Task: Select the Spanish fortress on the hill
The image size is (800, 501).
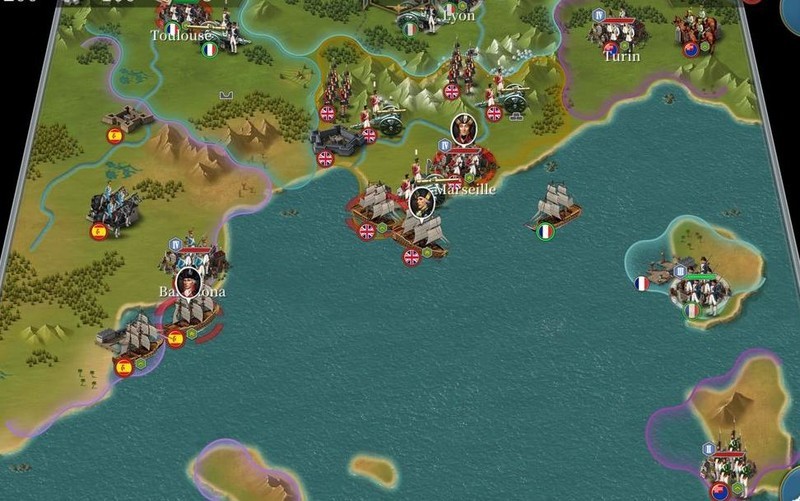Action: (x=127, y=118)
